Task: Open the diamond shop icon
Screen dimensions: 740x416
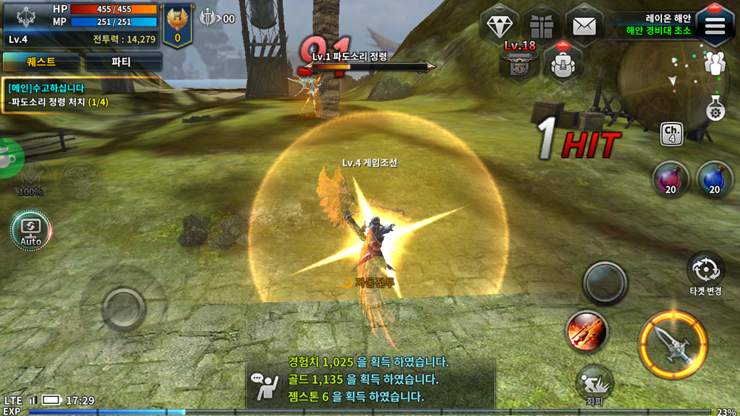Action: pyautogui.click(x=499, y=26)
